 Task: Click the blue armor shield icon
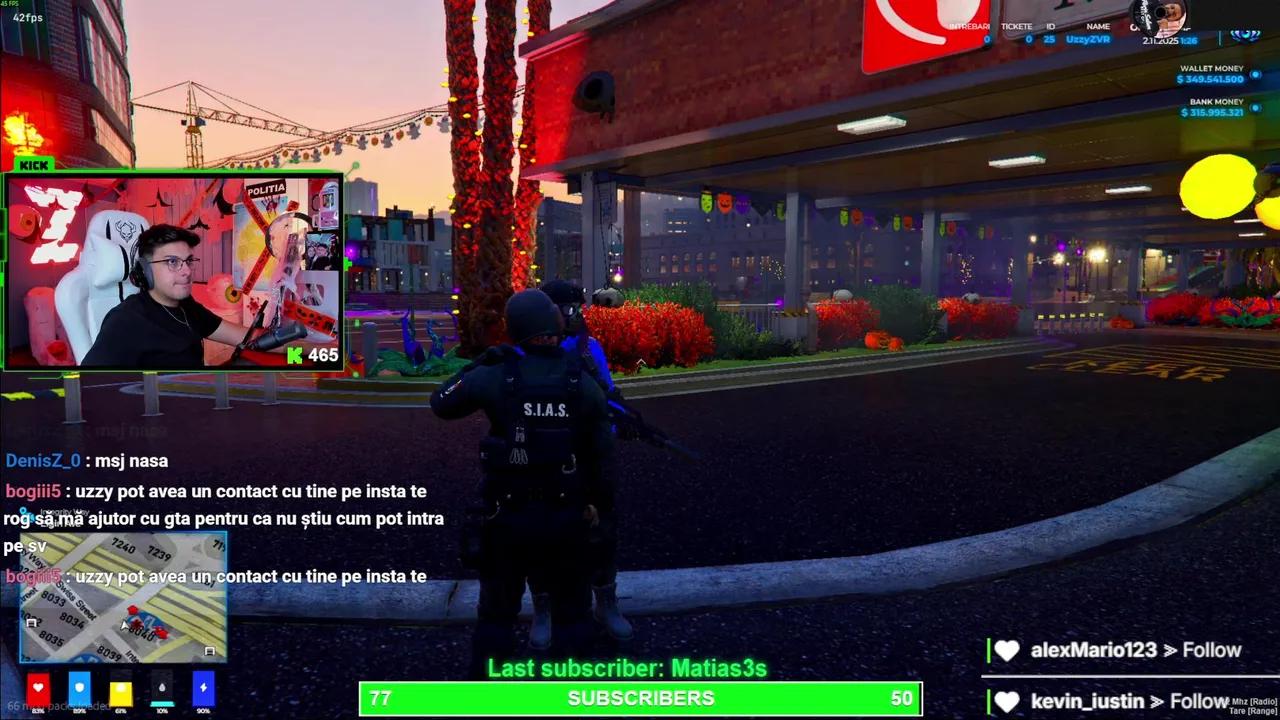80,687
